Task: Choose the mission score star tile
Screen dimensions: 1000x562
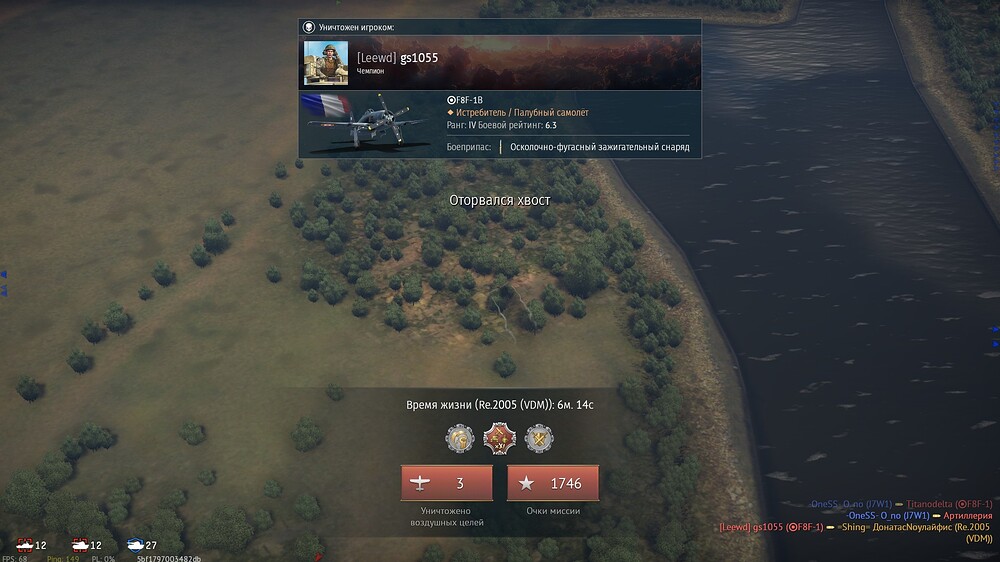Action: [x=552, y=483]
